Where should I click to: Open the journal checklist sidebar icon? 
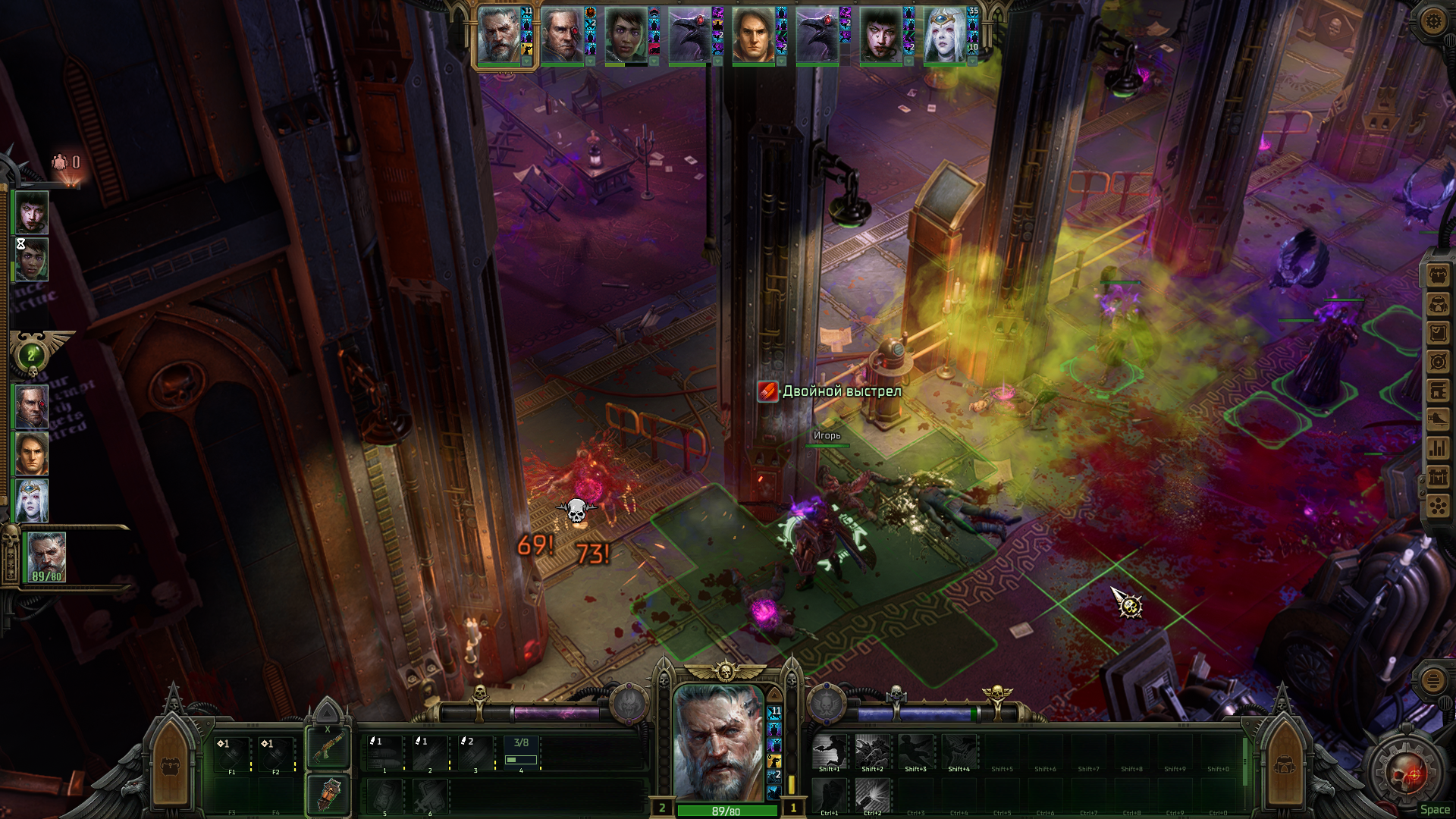coord(1438,333)
